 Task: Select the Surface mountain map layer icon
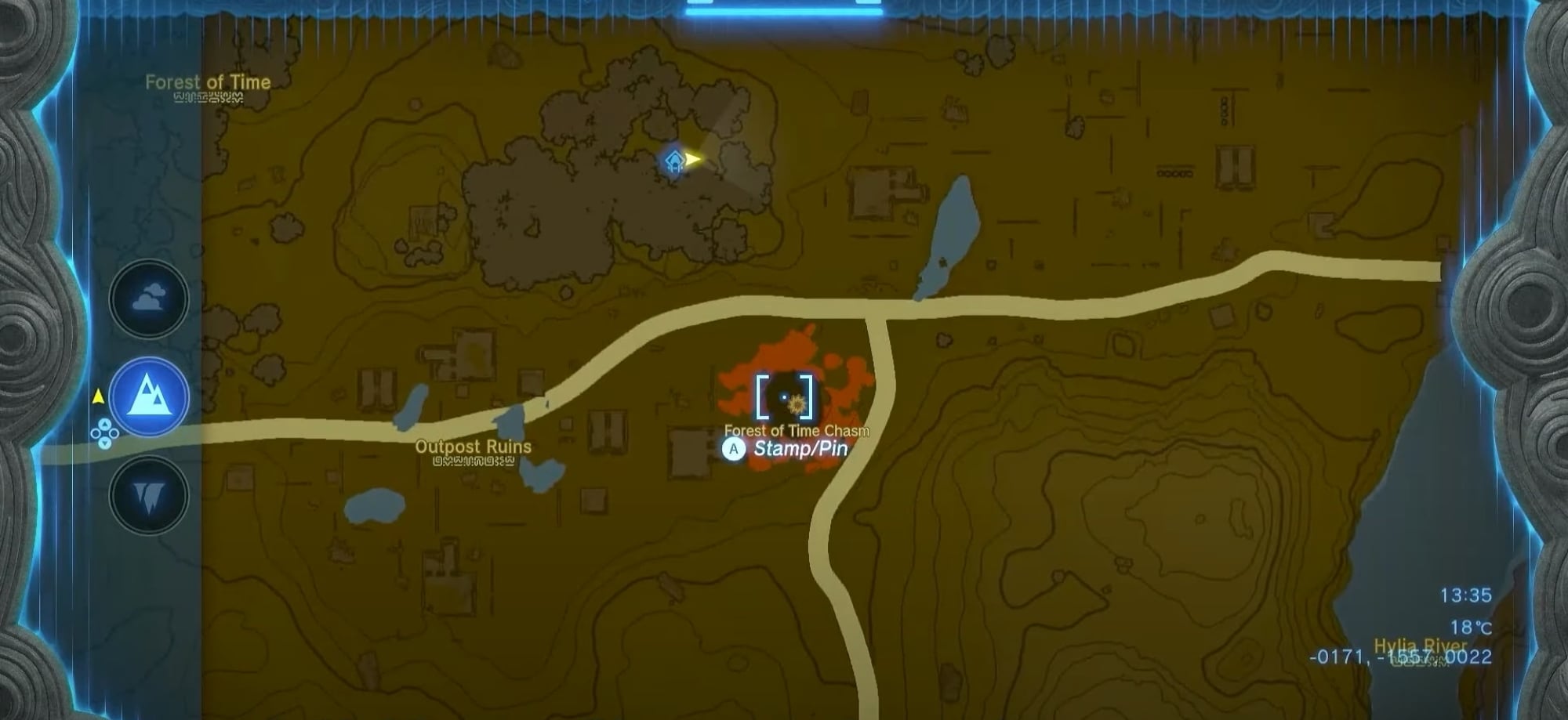150,396
